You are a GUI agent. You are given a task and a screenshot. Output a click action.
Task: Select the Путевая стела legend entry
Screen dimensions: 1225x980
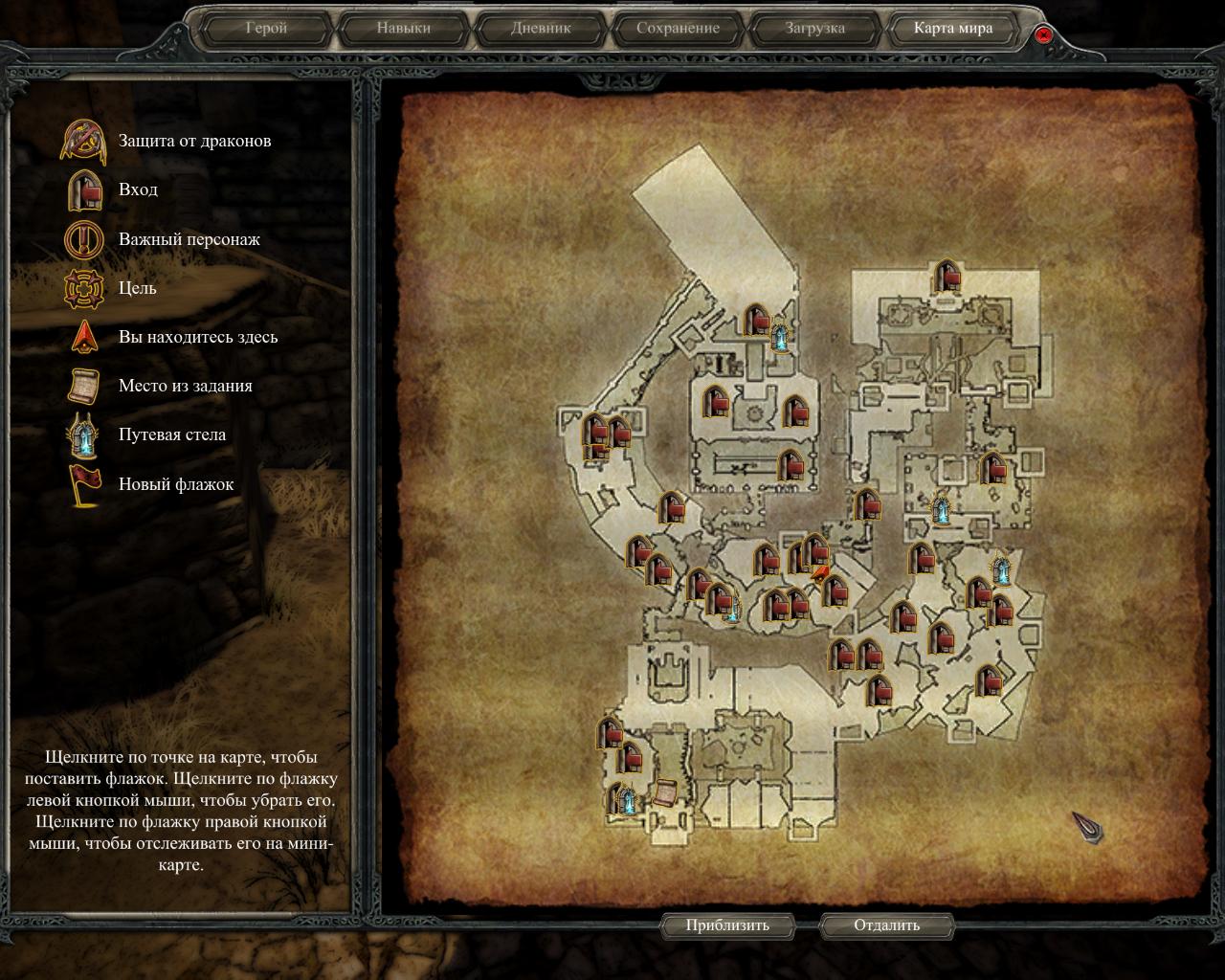coord(172,434)
